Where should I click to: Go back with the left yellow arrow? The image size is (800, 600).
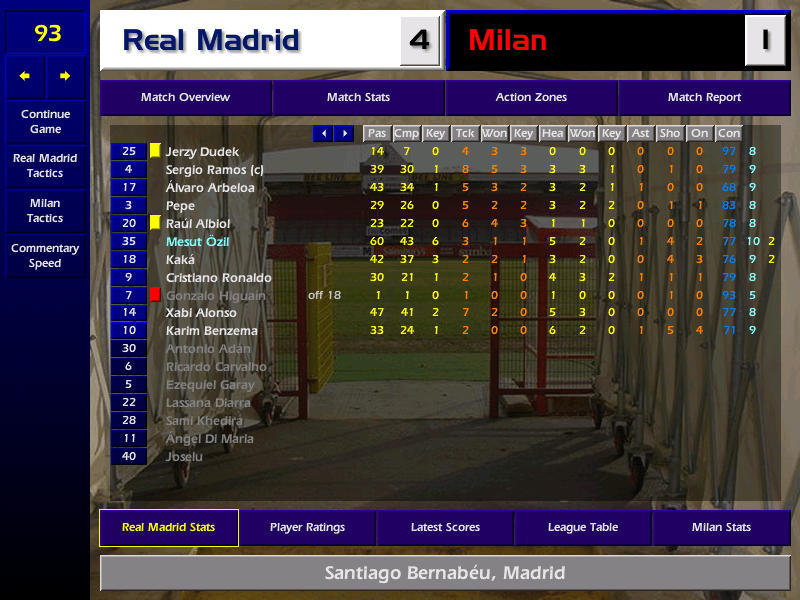click(x=25, y=76)
